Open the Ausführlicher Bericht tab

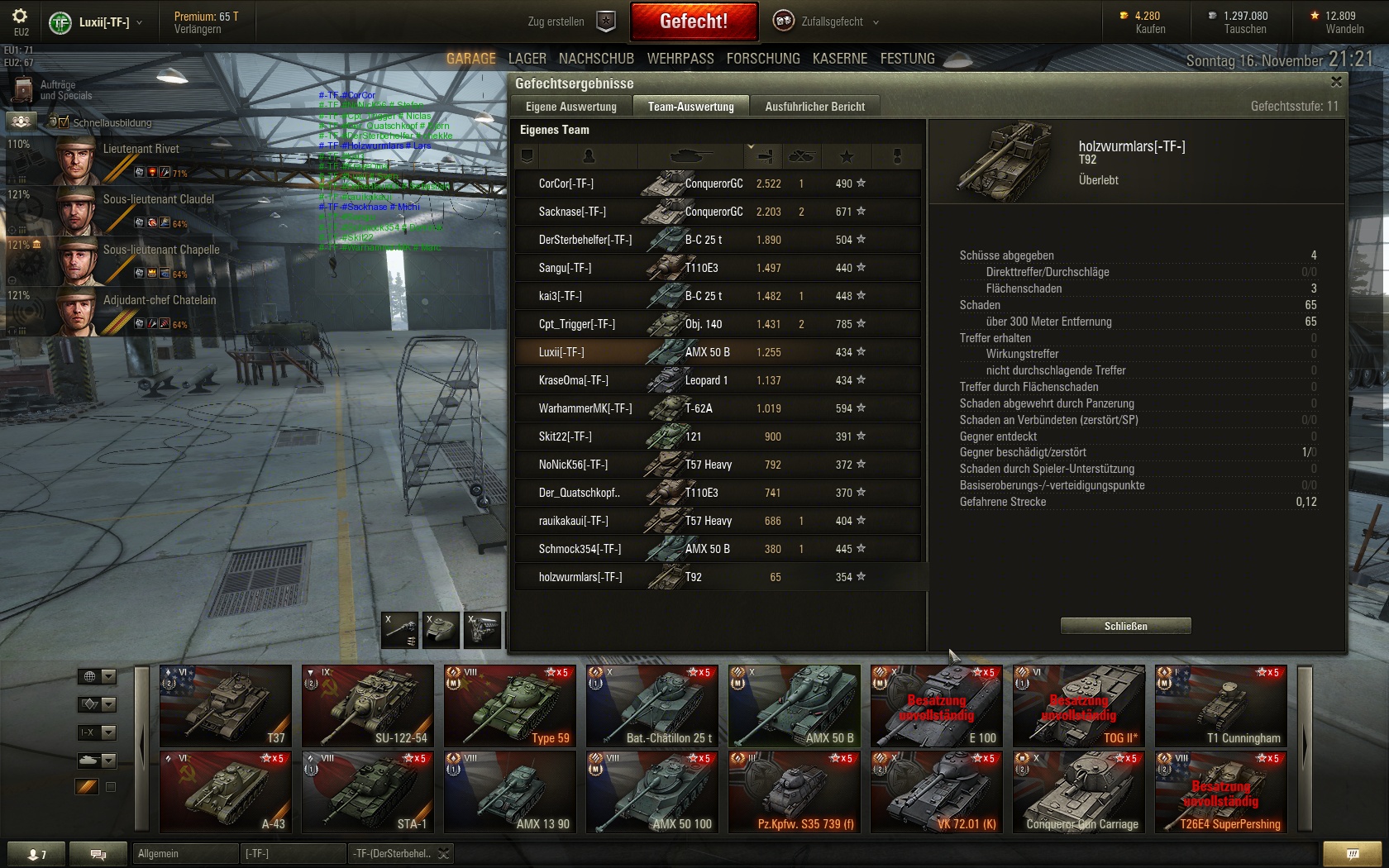pos(814,107)
